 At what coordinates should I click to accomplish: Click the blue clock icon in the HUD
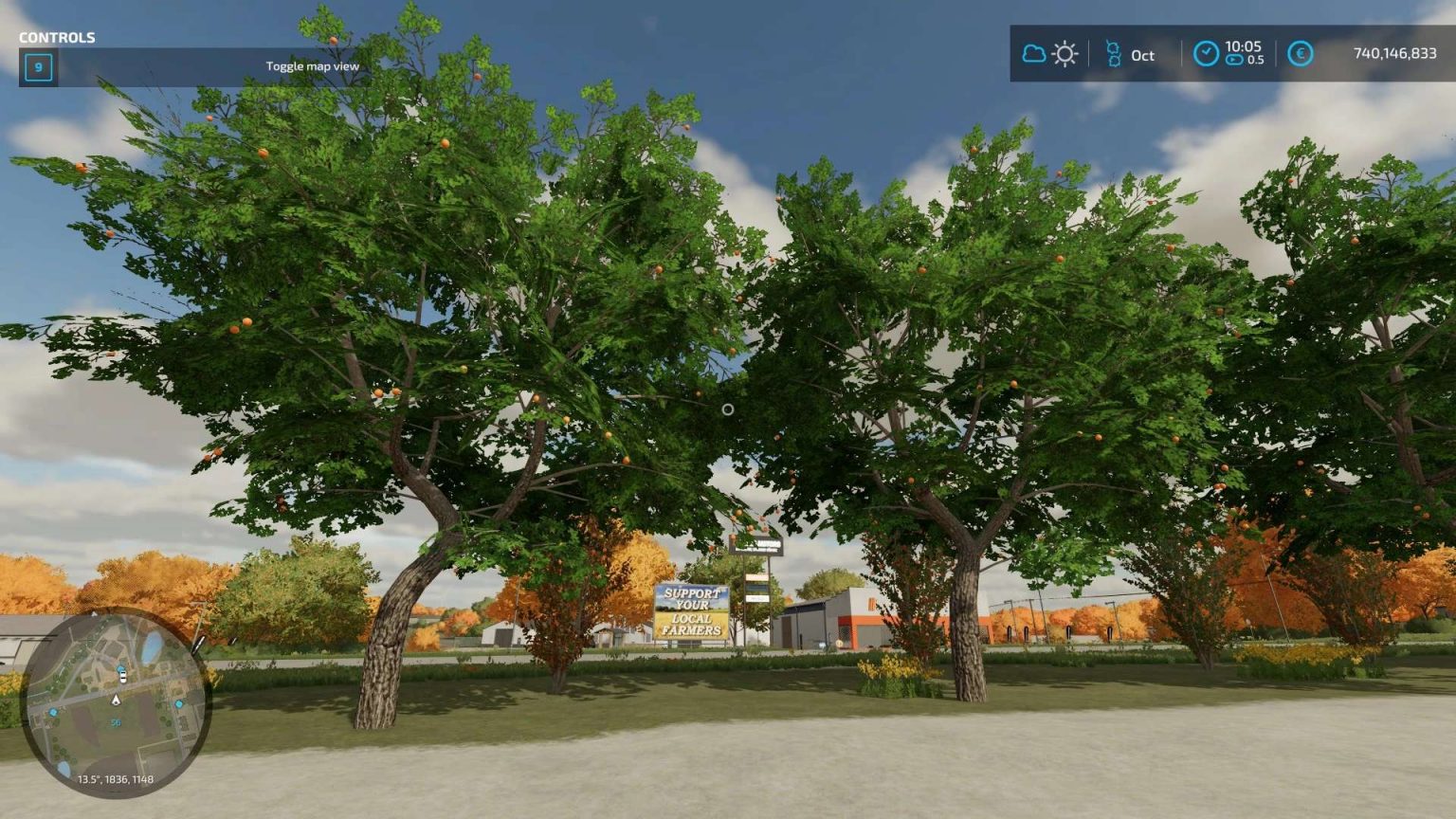[x=1205, y=54]
